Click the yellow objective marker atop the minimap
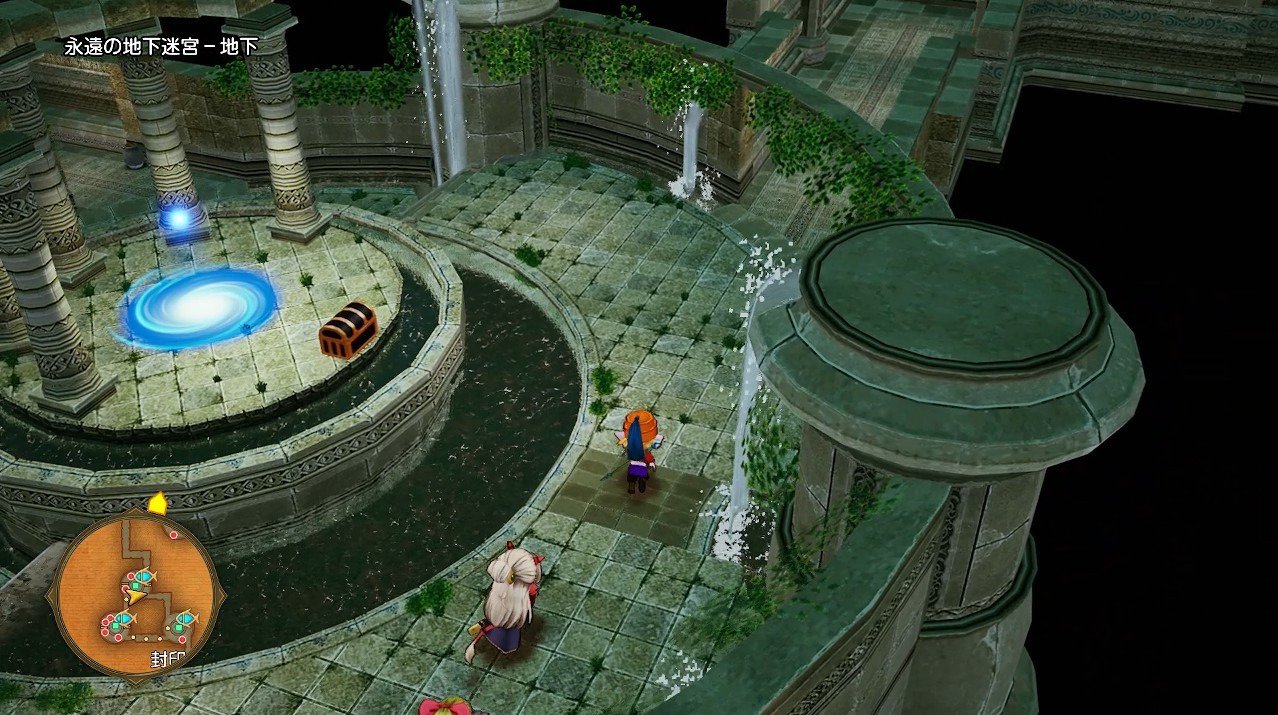The width and height of the screenshot is (1278, 715). point(157,502)
